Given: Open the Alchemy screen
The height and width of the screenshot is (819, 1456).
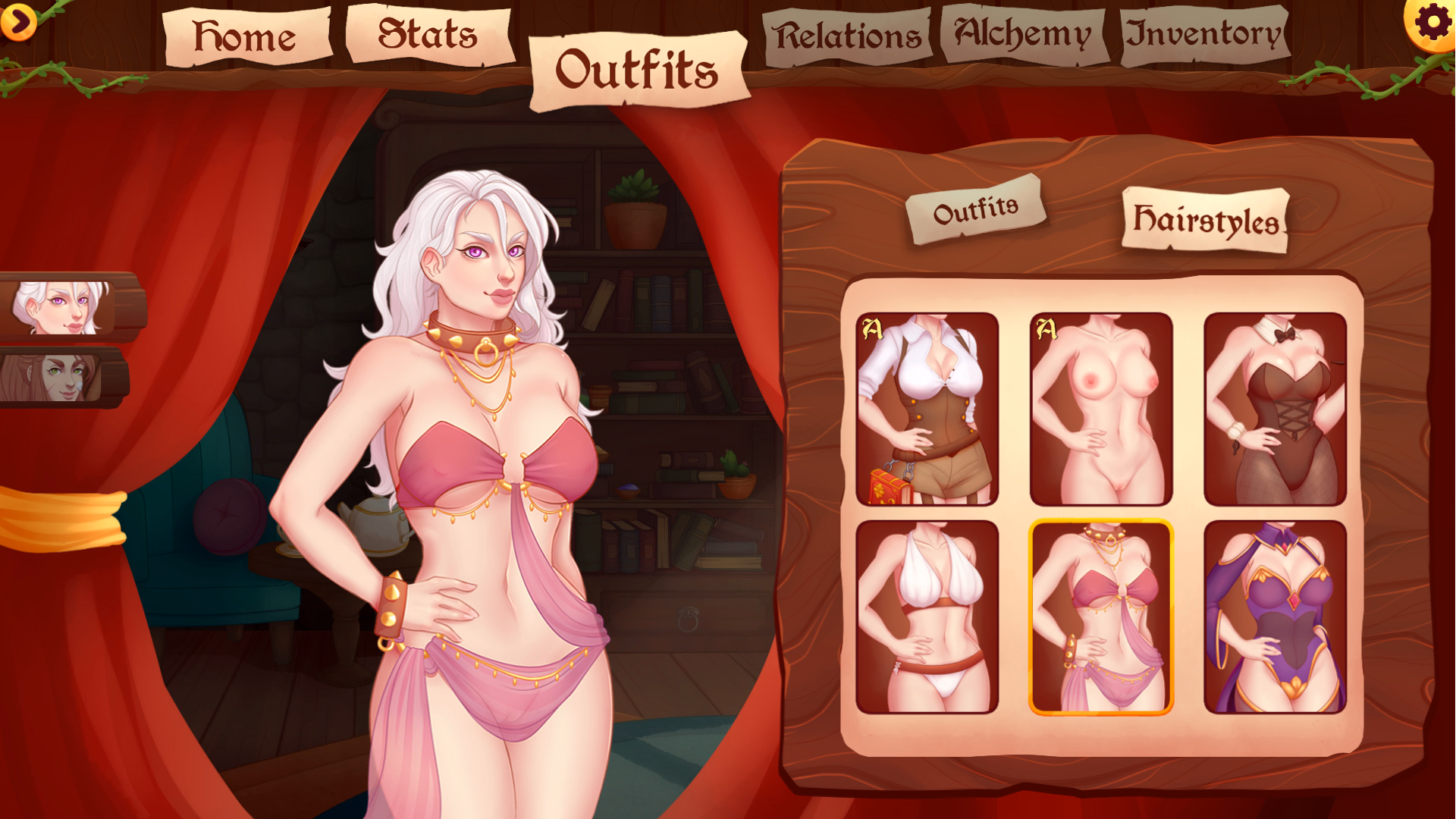Looking at the screenshot, I should tap(1024, 32).
